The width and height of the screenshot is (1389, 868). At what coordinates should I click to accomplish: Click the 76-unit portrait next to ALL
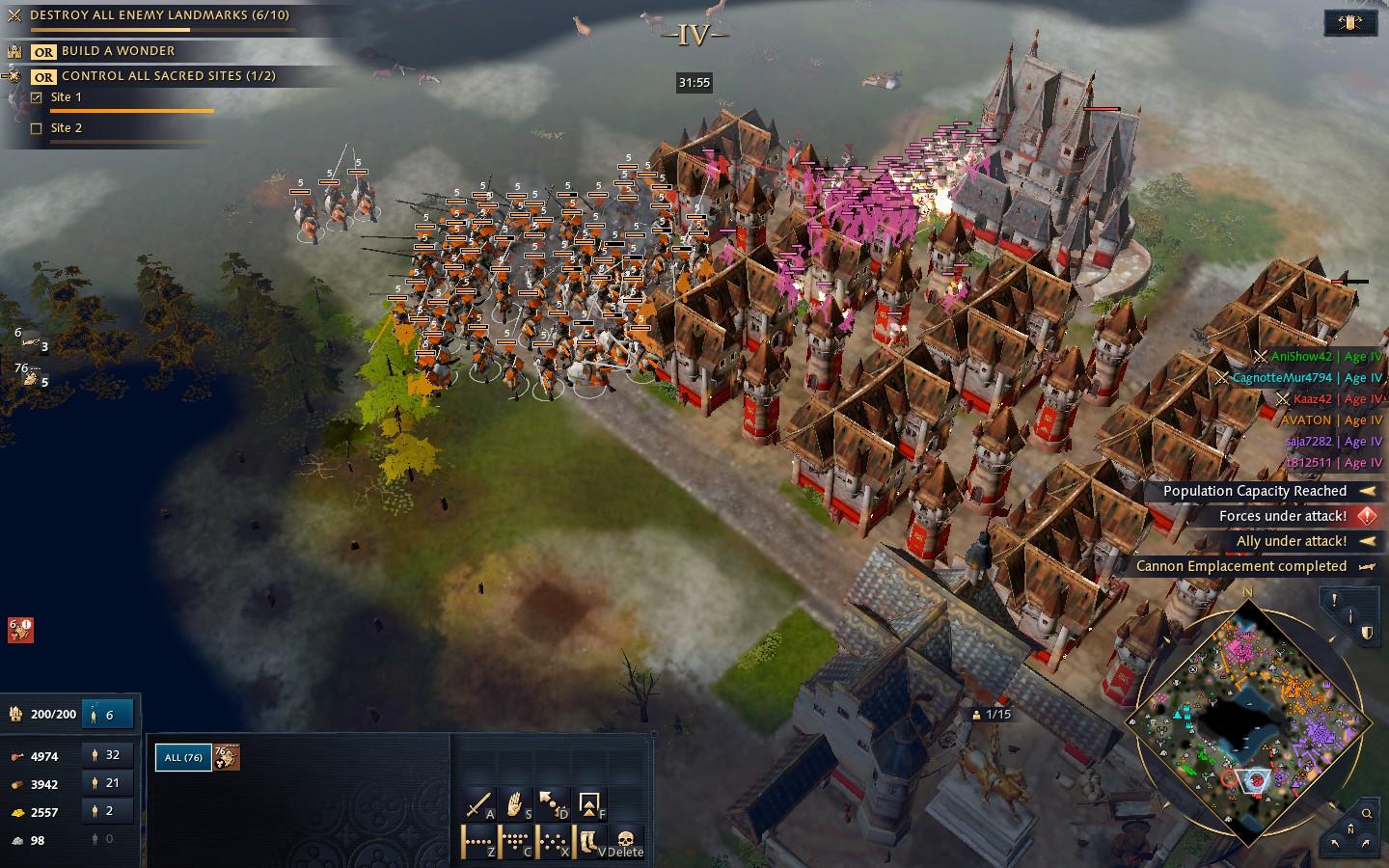click(226, 757)
